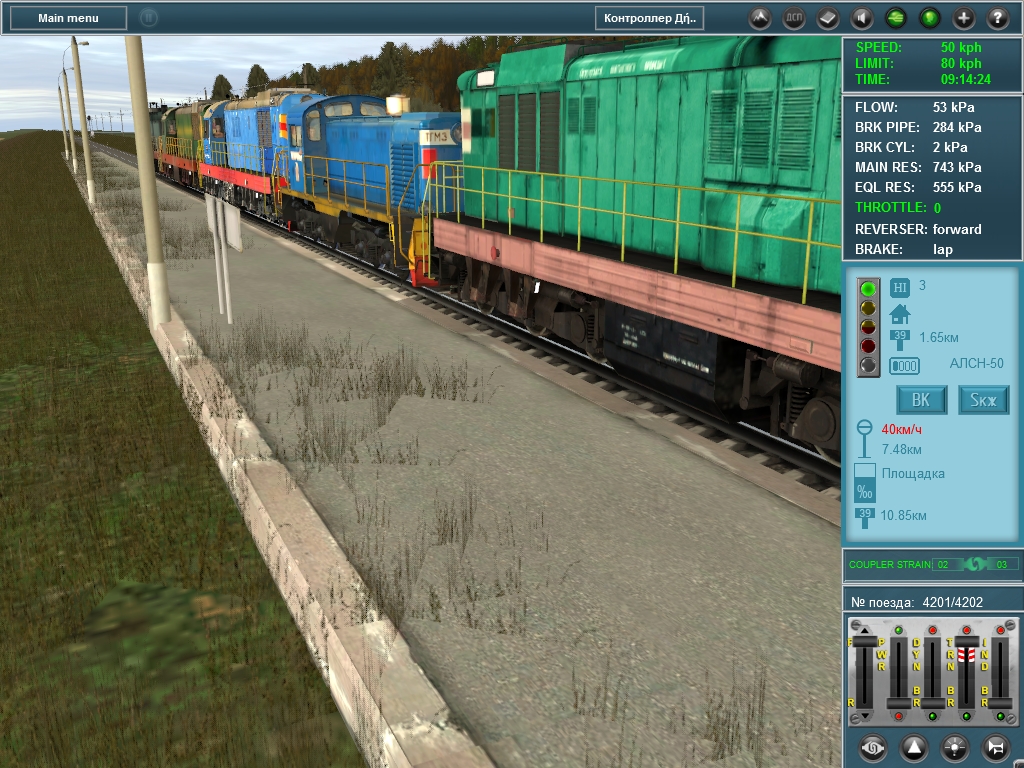This screenshot has height=768, width=1024.
Task: Click the small round button beside Main menu
Action: tap(148, 18)
